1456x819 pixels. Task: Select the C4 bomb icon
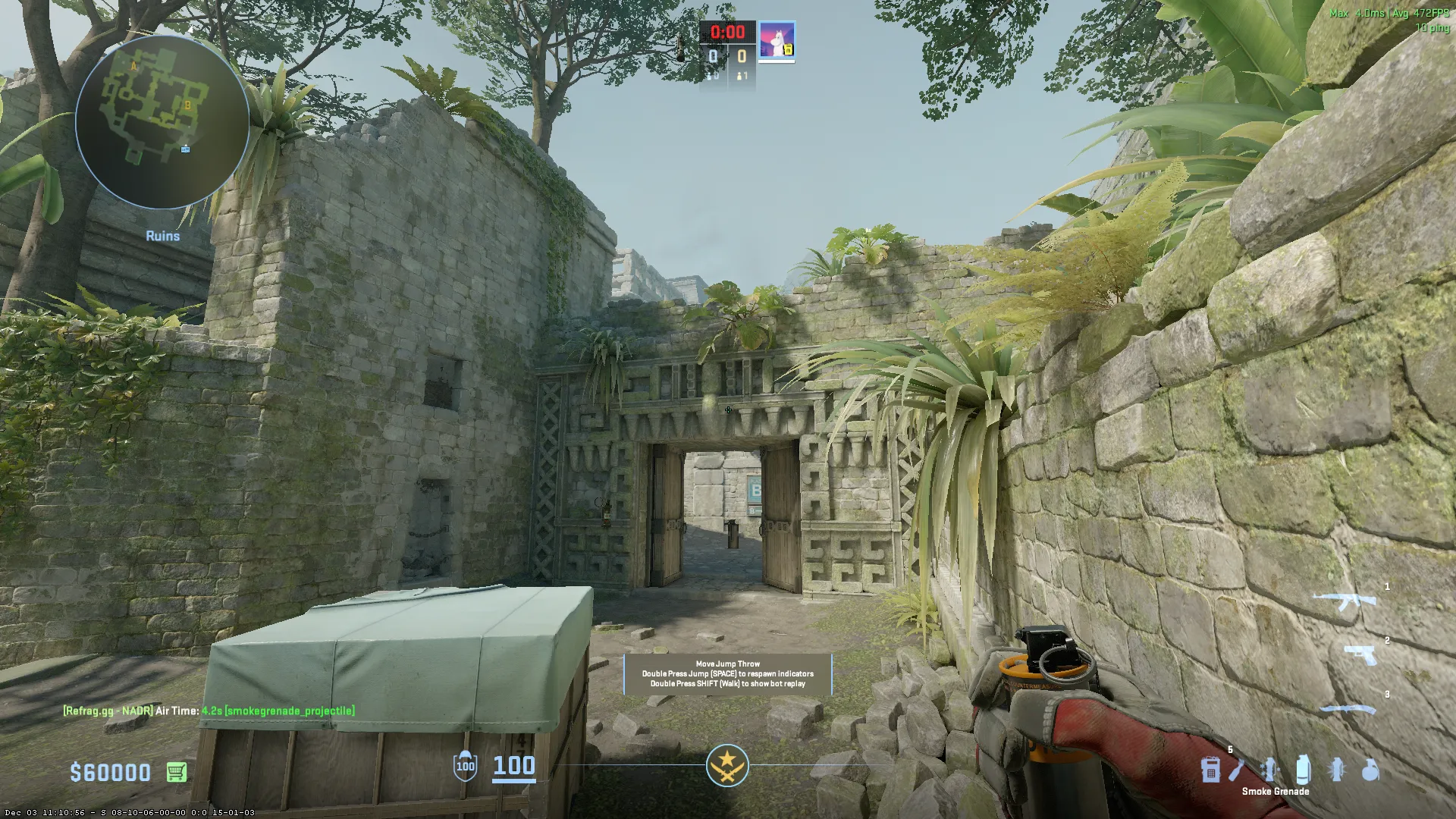[1210, 770]
